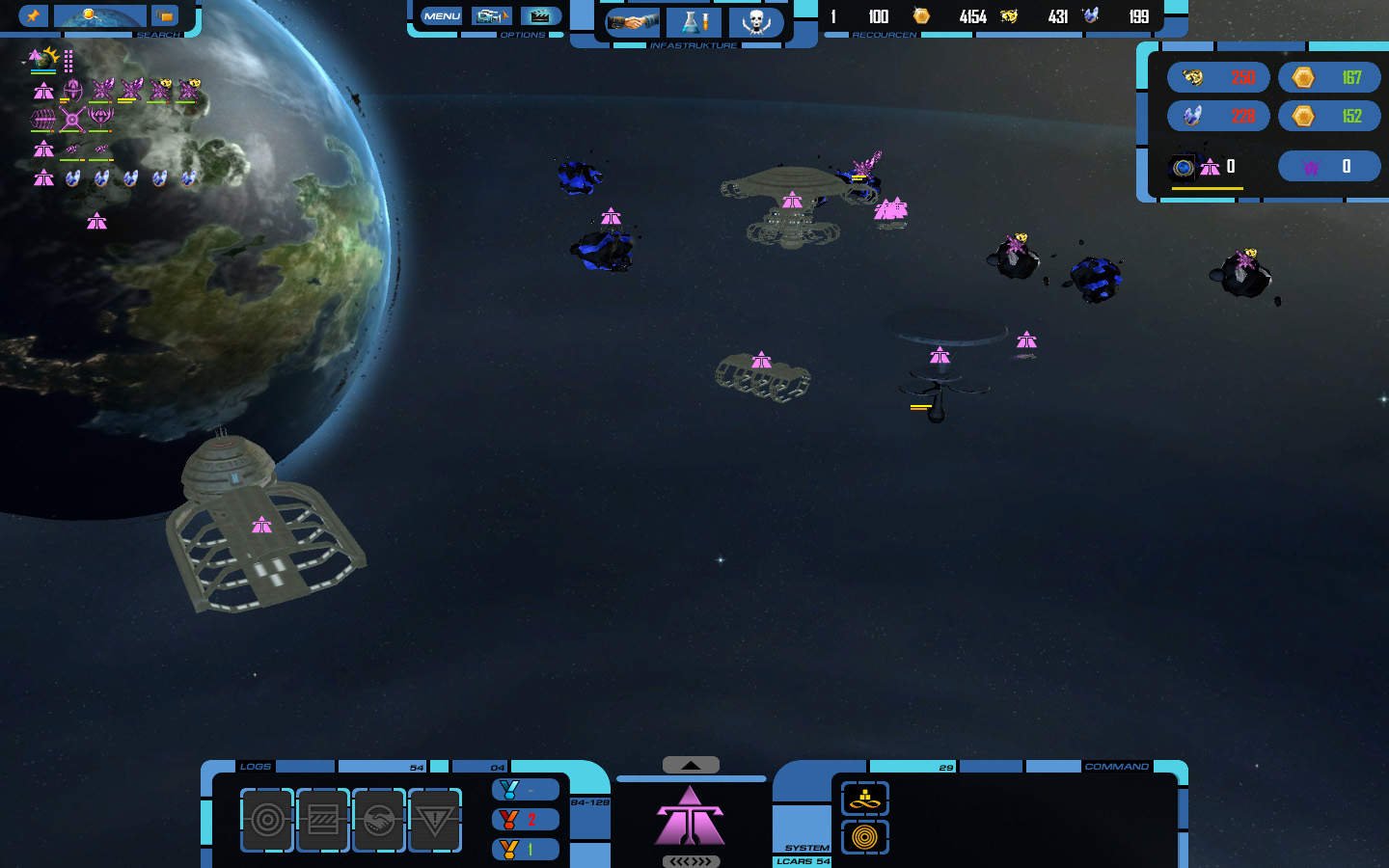Image resolution: width=1389 pixels, height=868 pixels.
Task: Open the handshake log button
Action: (379, 820)
